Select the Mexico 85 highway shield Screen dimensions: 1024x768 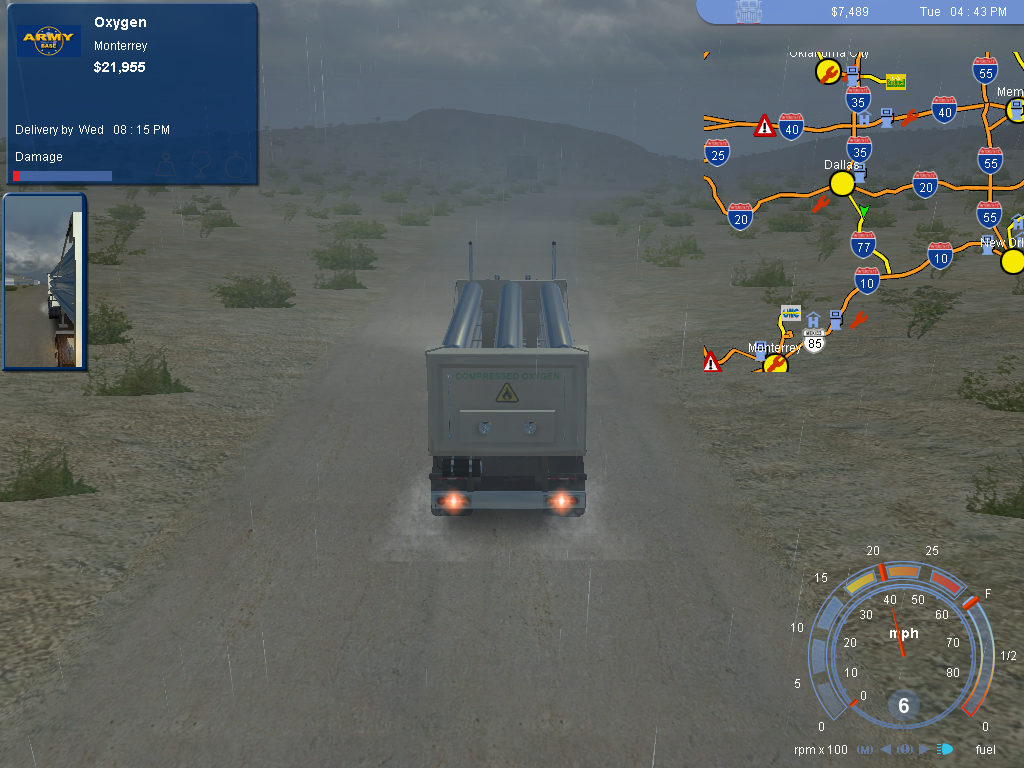pos(815,343)
